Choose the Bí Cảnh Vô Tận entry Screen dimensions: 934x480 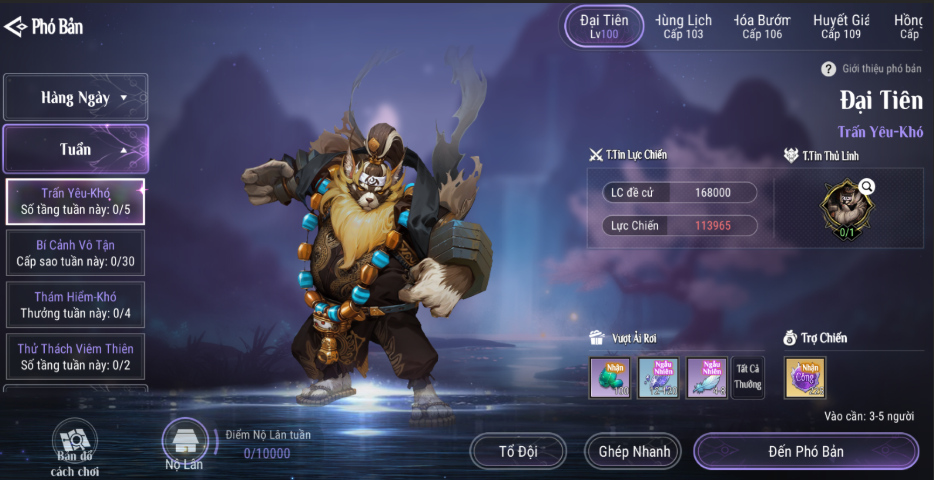tap(76, 253)
